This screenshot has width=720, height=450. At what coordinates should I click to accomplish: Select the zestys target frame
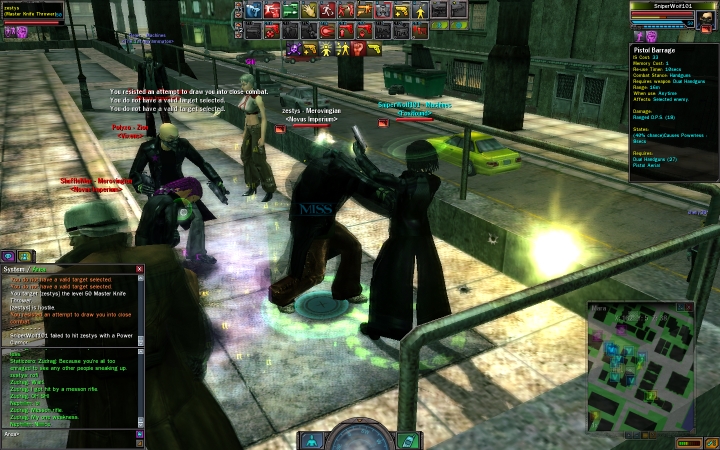tap(32, 10)
